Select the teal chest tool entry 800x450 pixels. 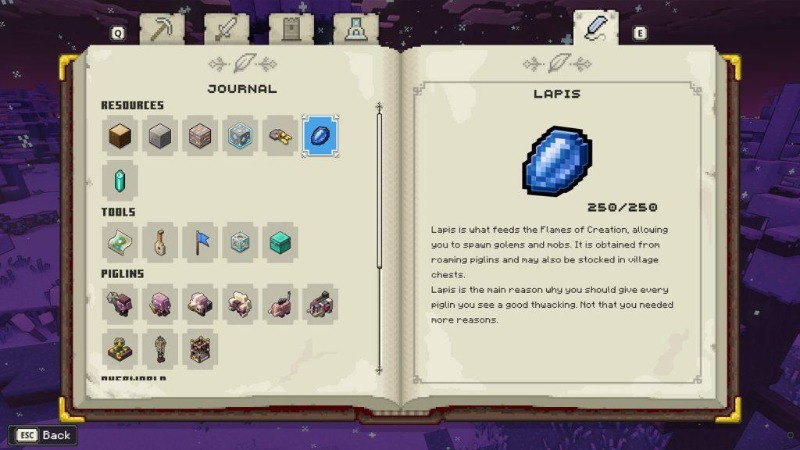click(280, 242)
